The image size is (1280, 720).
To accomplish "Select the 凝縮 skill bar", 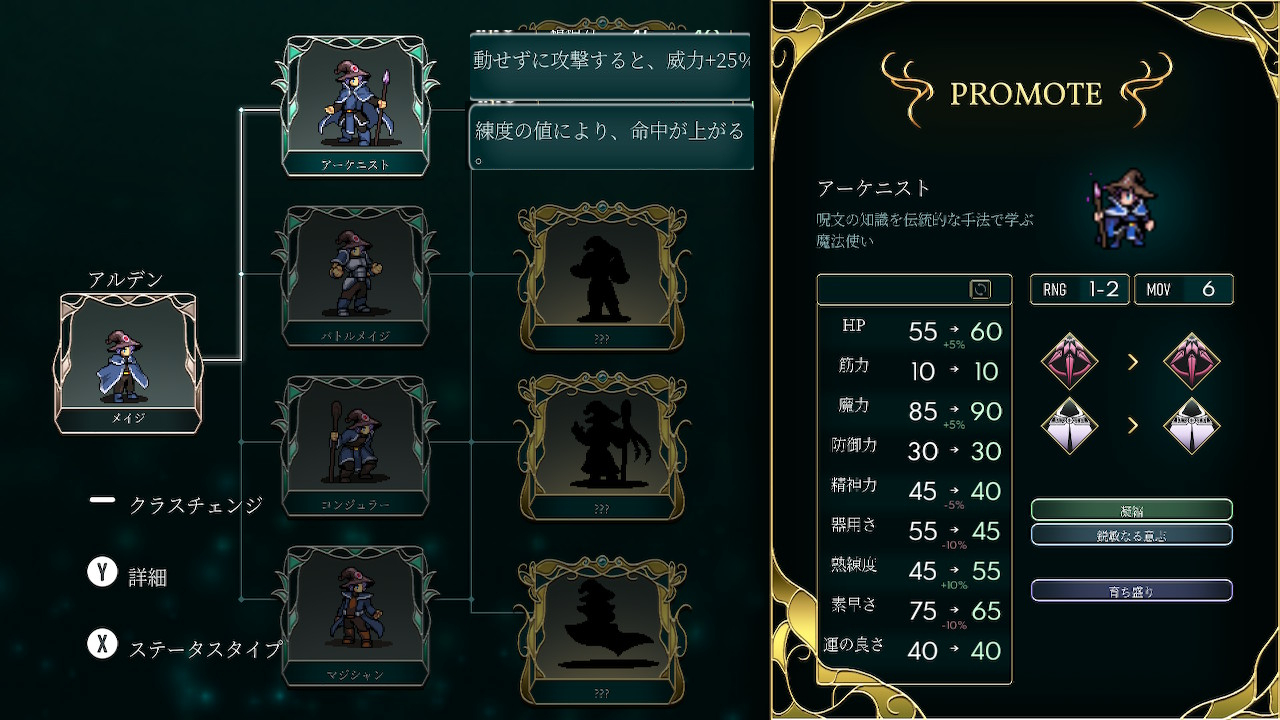I will tap(1131, 510).
